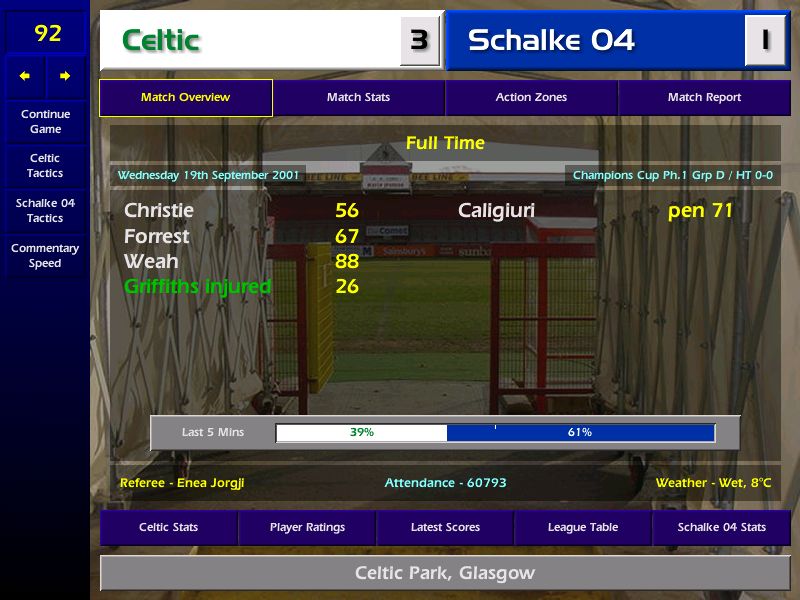Select the Match Overview tab
Screen dimensions: 800x600
click(x=185, y=98)
